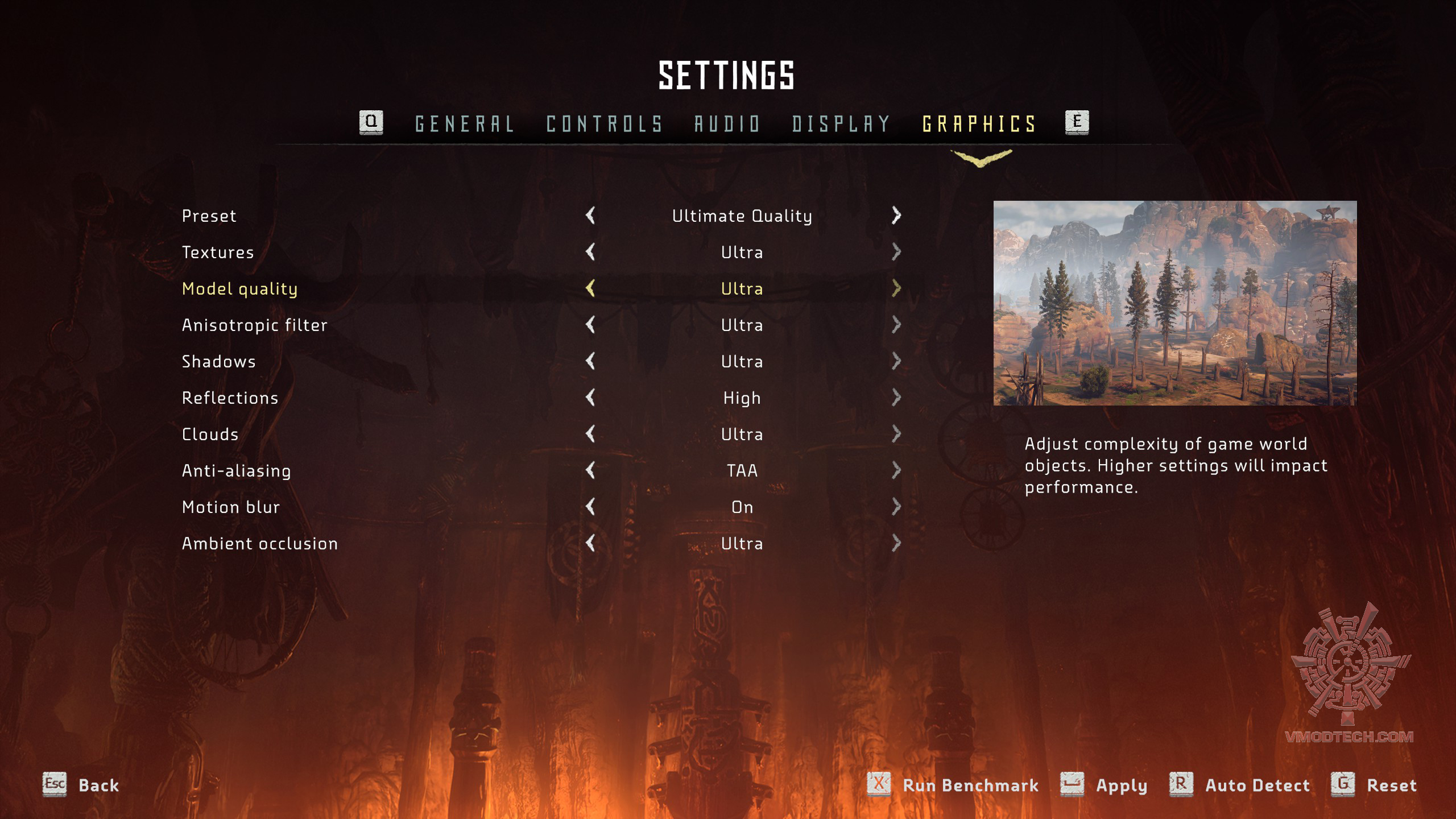1456x819 pixels.
Task: Decrease Ambient occlusion with left arrow
Action: [590, 543]
